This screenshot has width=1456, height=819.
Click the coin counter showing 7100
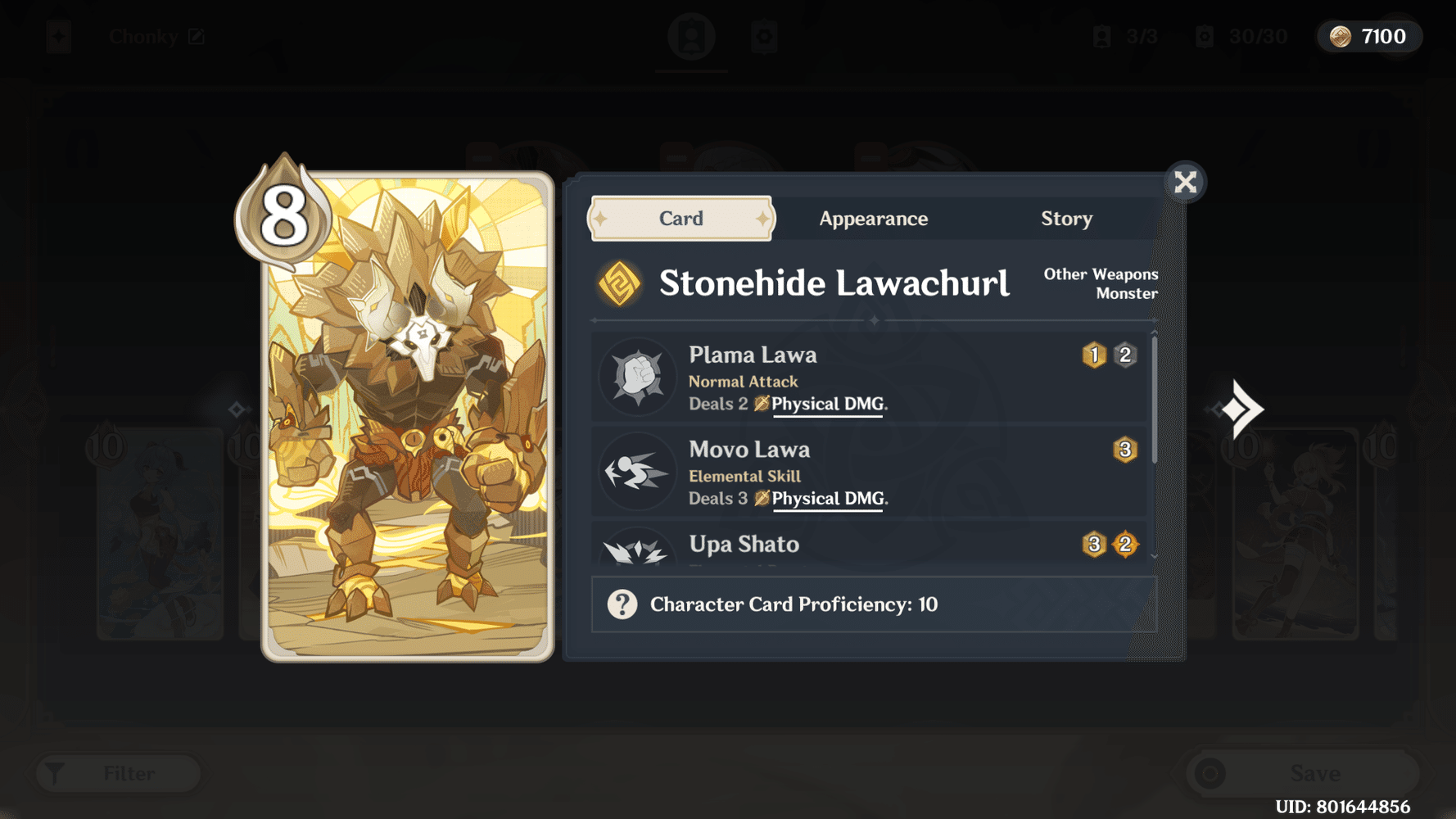point(1368,36)
